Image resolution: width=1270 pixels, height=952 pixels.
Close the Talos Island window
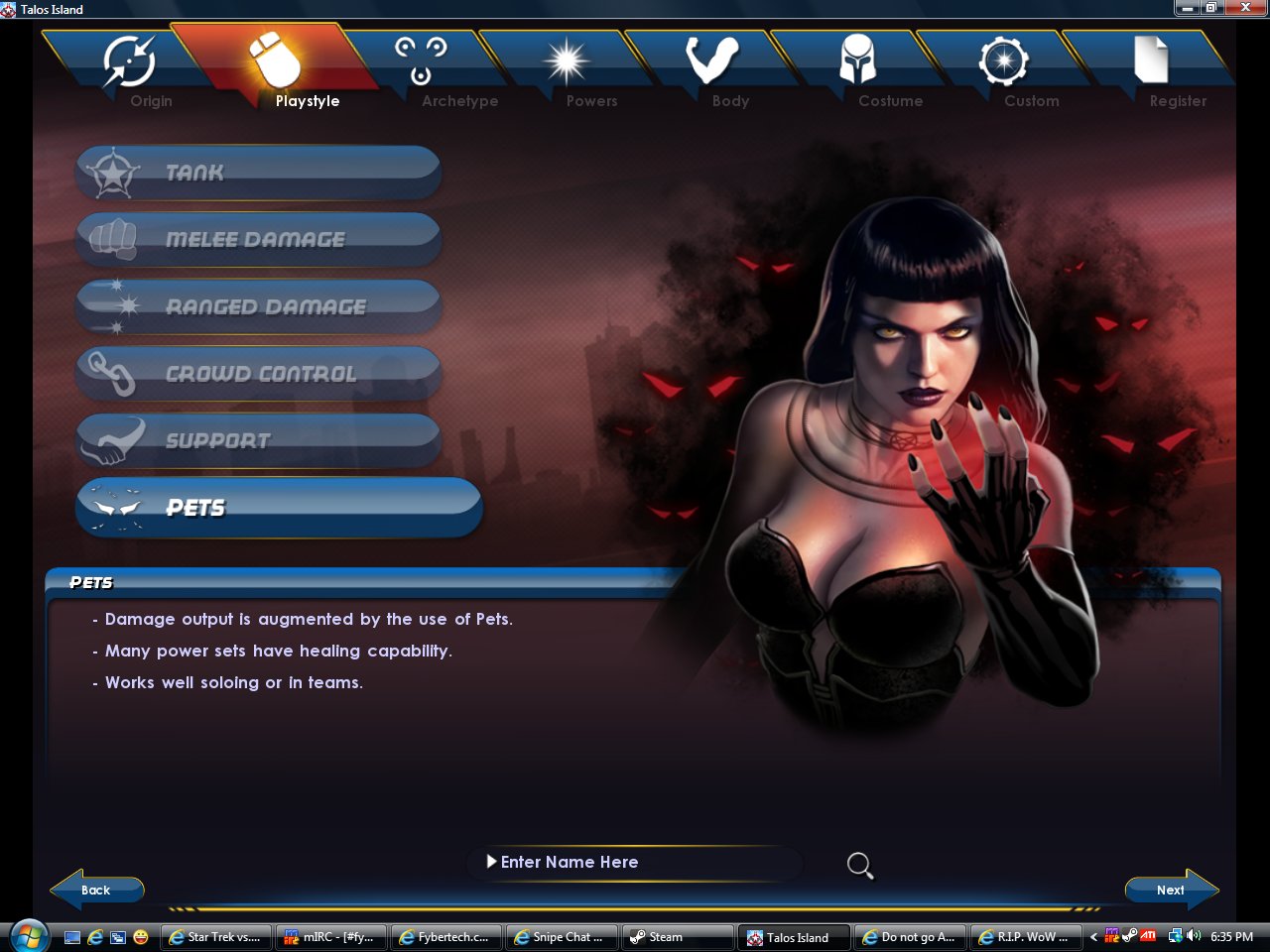click(x=1246, y=8)
